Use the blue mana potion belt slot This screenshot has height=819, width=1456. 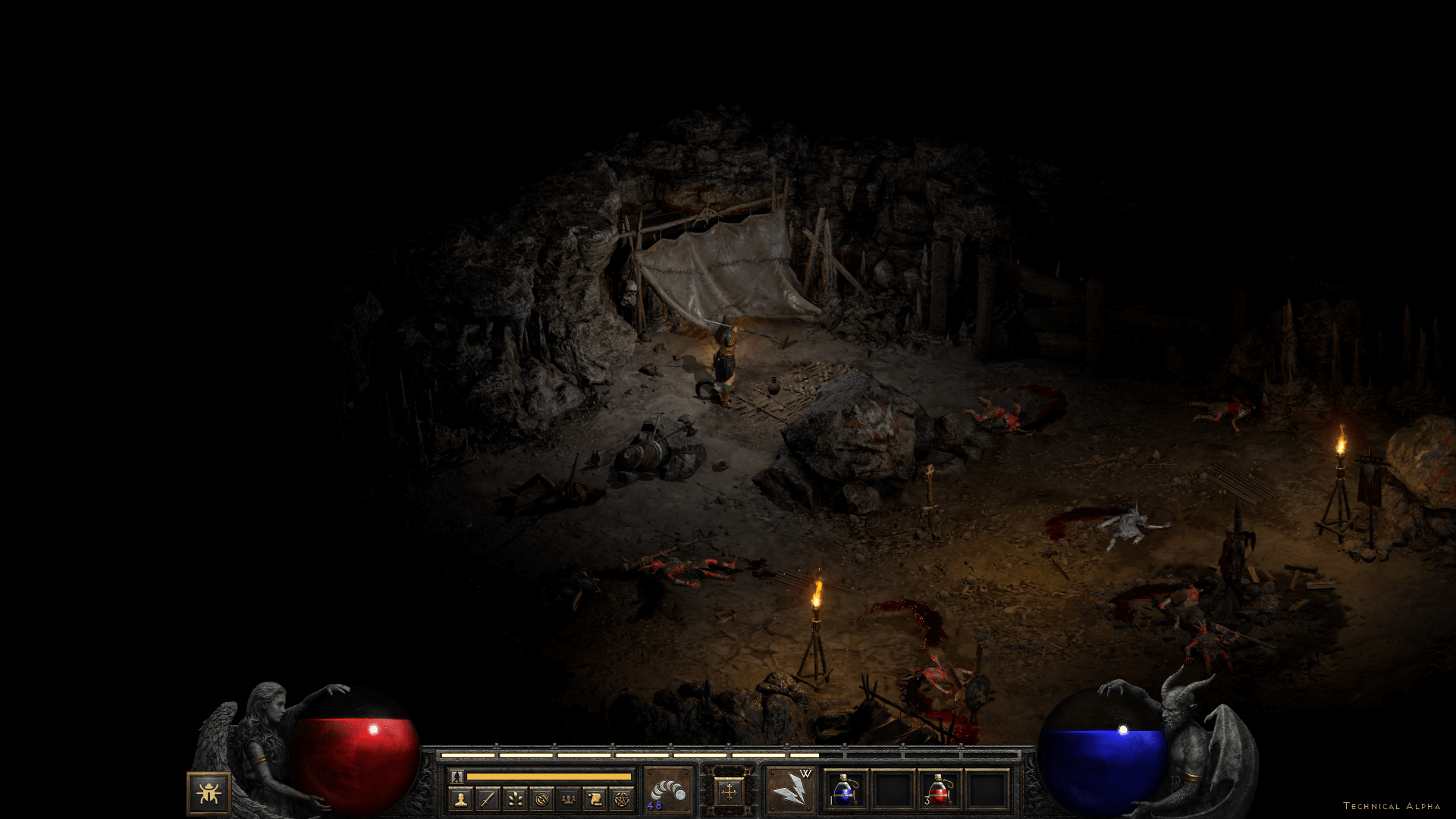point(846,790)
